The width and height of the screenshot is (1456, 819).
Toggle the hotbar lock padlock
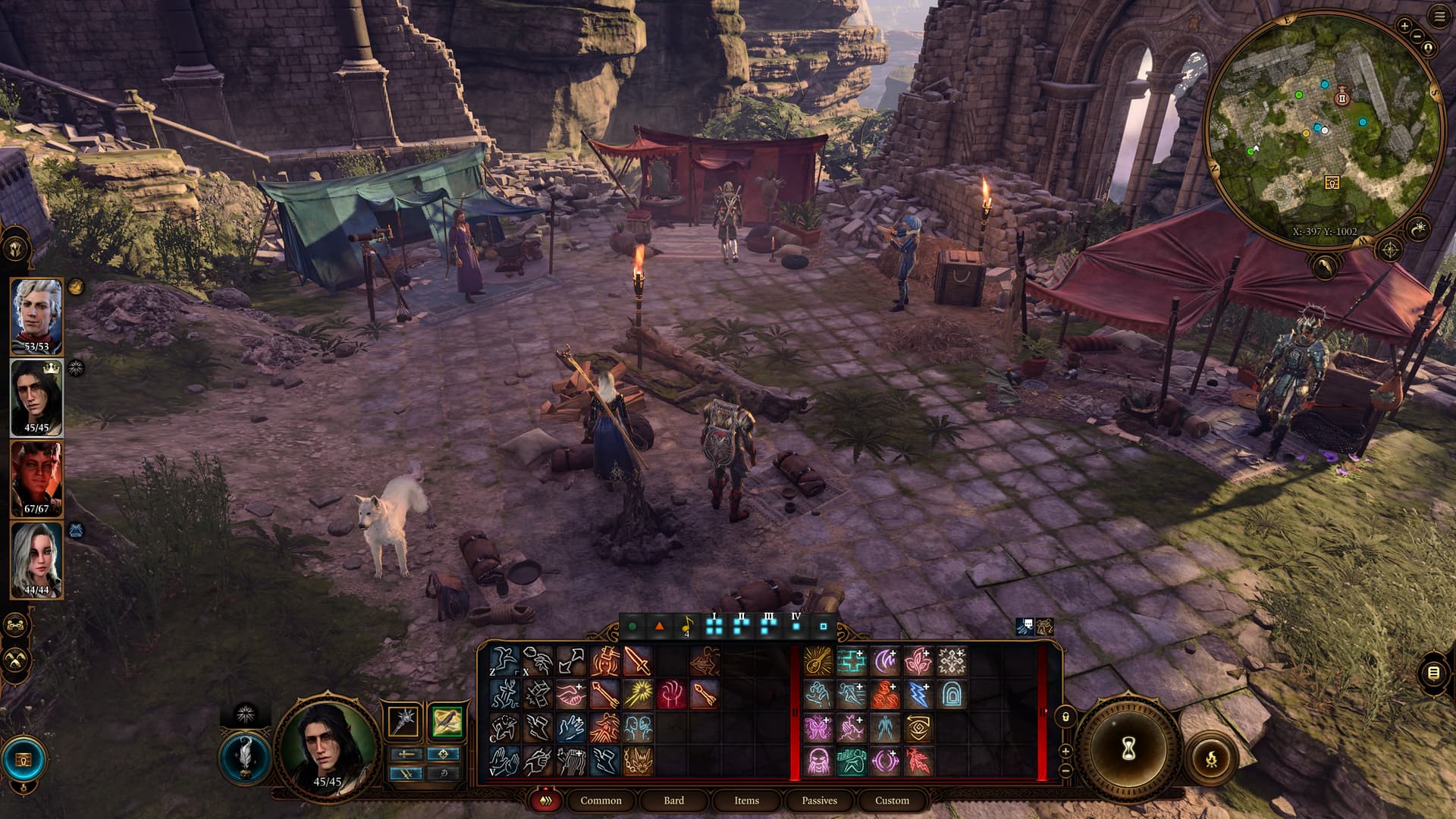pyautogui.click(x=1065, y=717)
